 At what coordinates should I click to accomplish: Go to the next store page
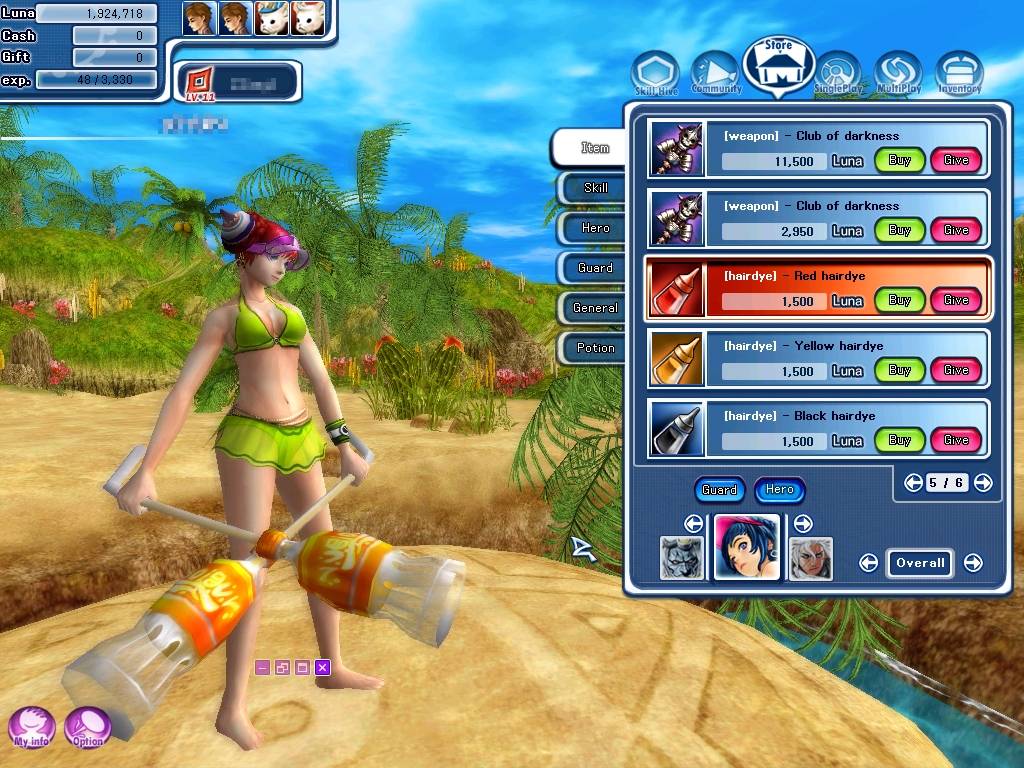(983, 483)
